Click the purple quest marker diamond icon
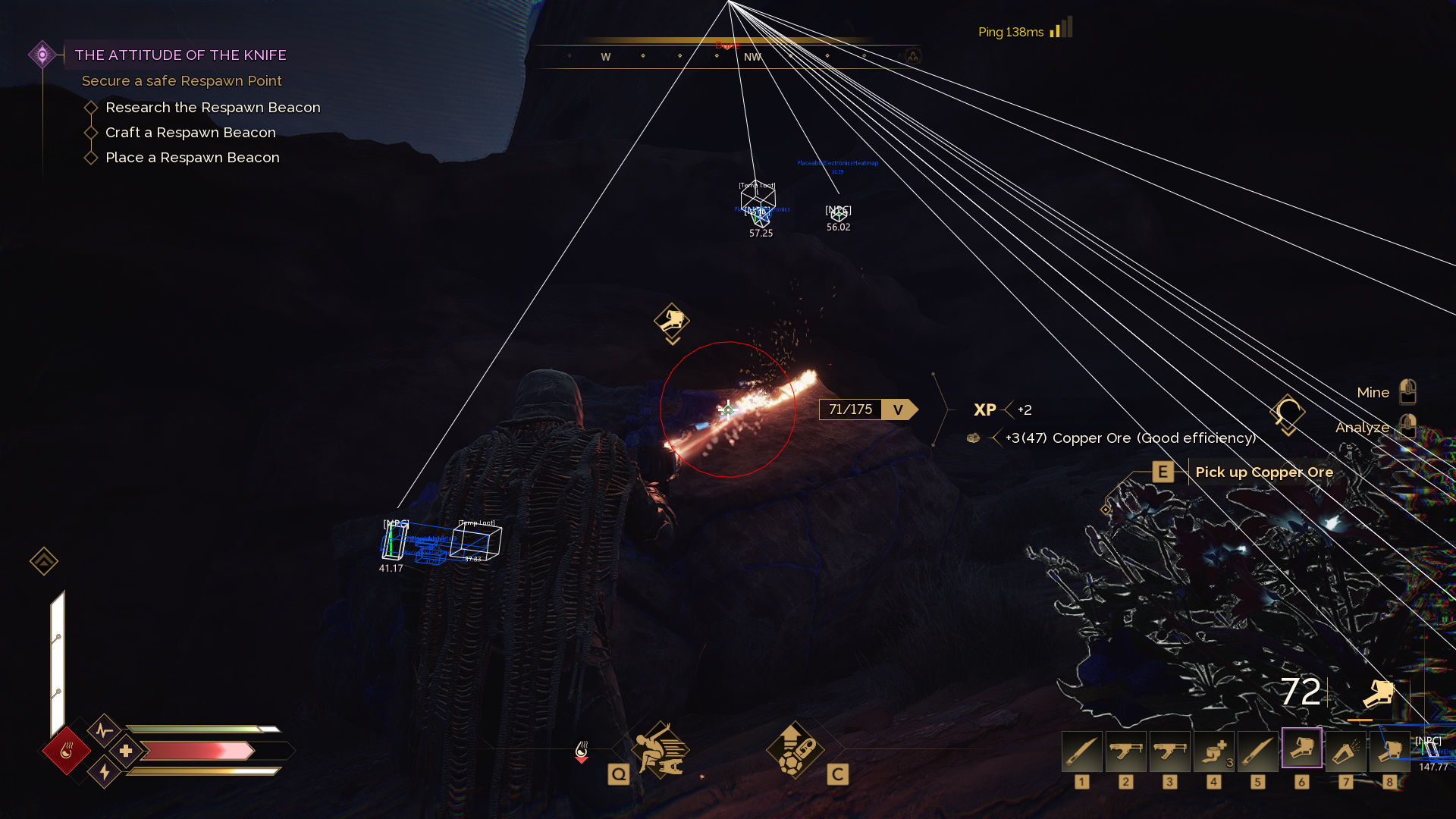 point(42,55)
